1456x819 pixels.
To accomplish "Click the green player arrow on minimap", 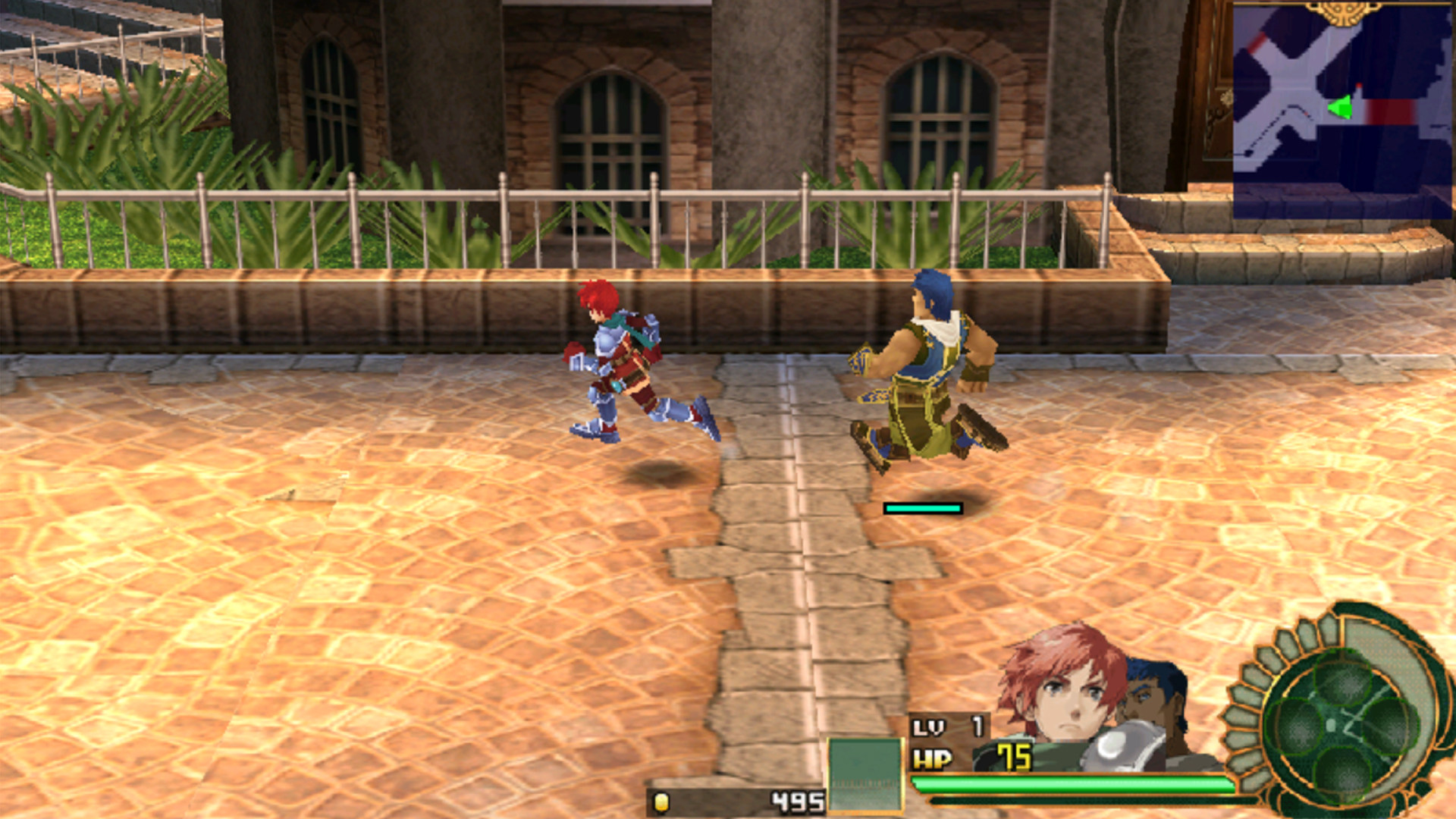I will tap(1341, 107).
